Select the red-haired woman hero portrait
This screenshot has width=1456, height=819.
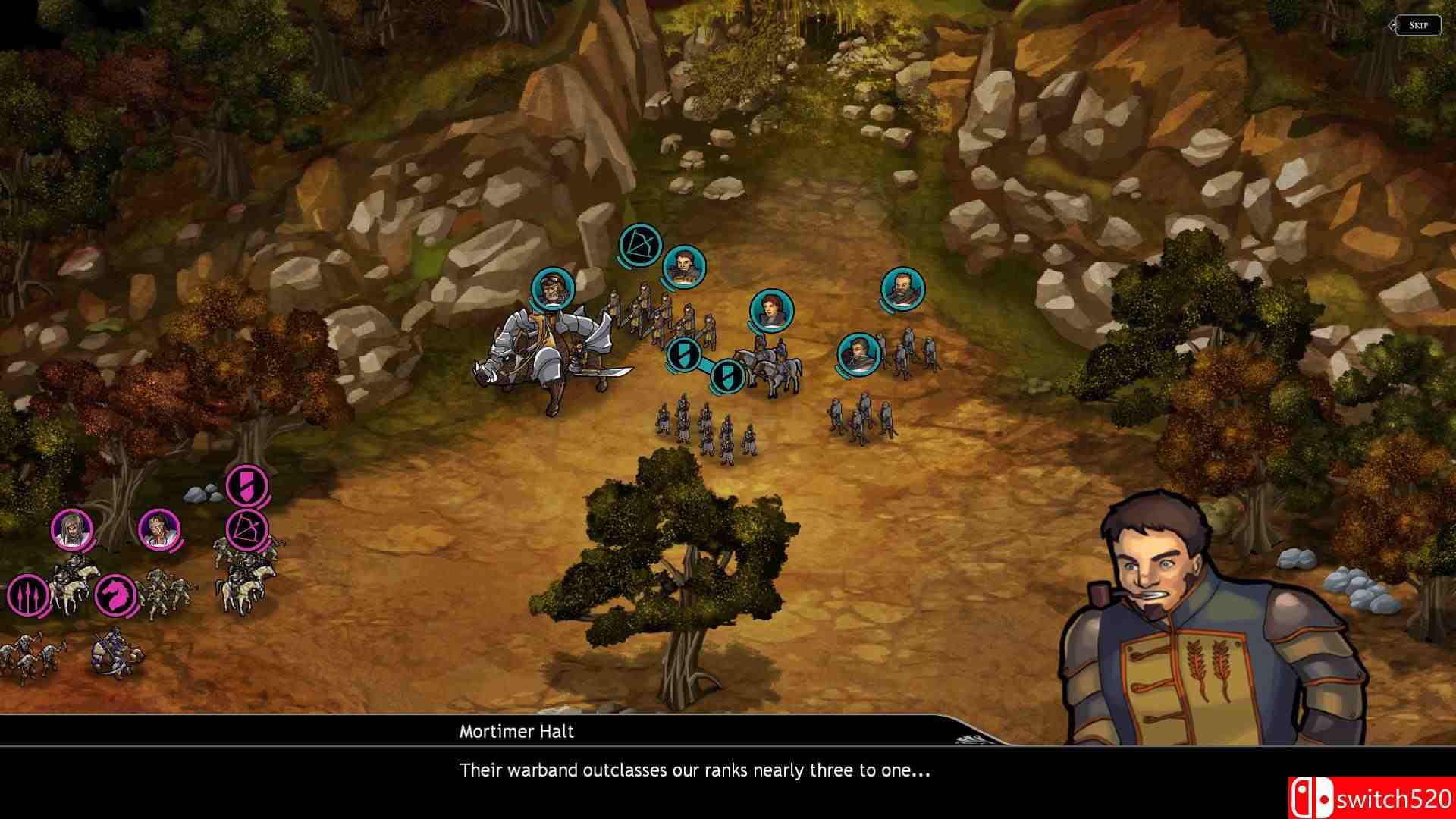[772, 310]
